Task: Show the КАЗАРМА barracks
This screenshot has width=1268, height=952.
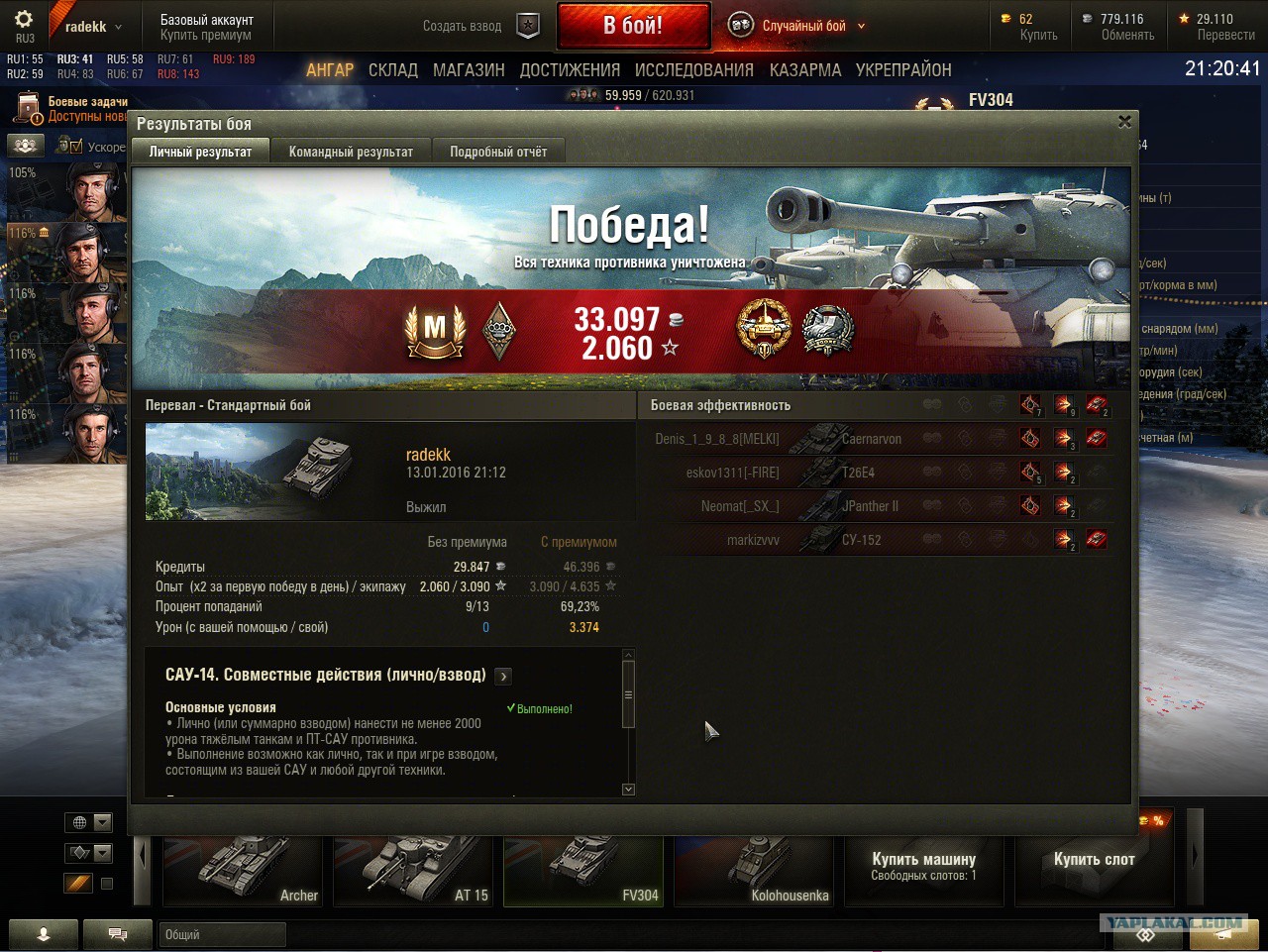Action: pyautogui.click(x=805, y=70)
